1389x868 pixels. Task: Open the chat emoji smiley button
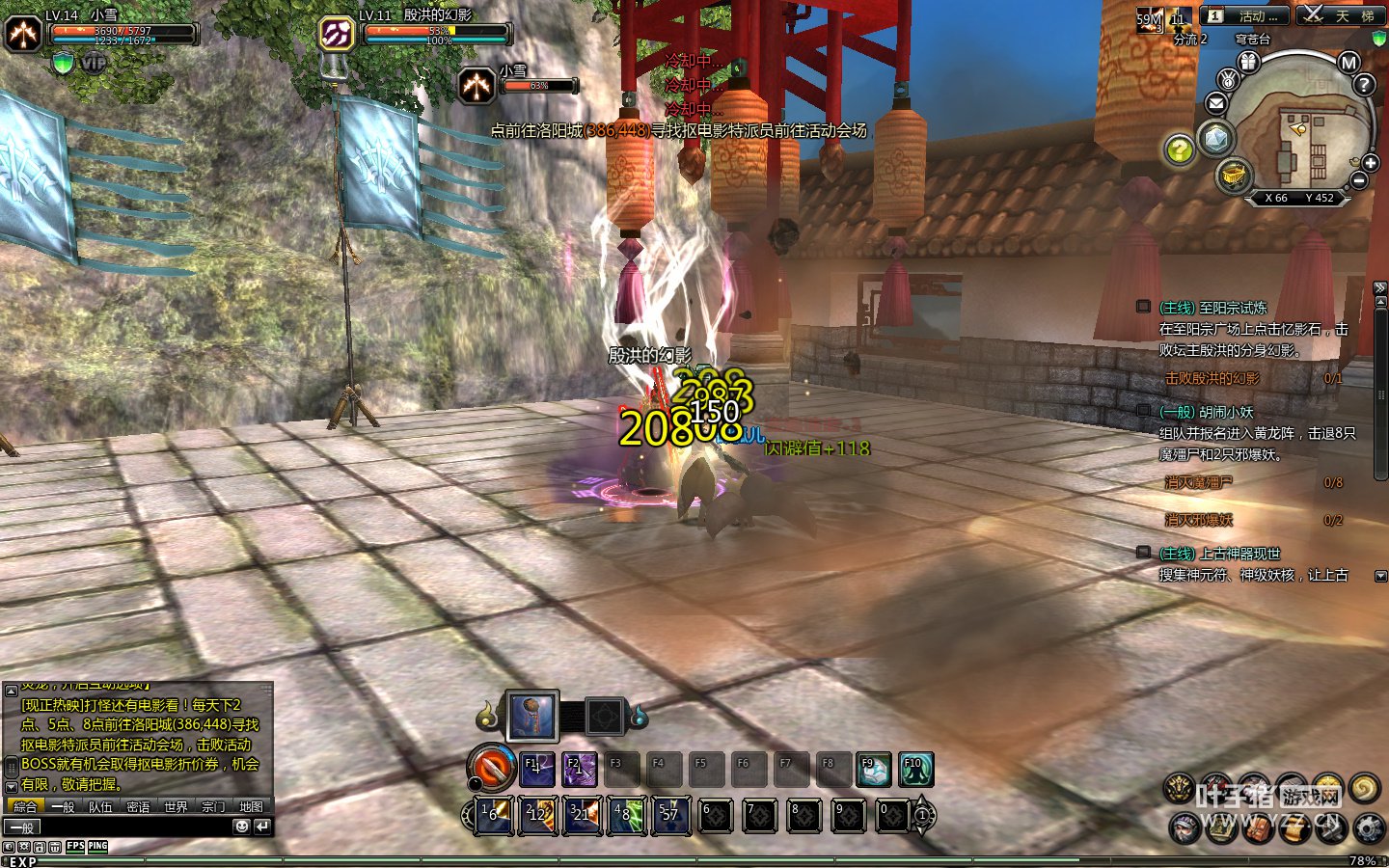[x=241, y=827]
